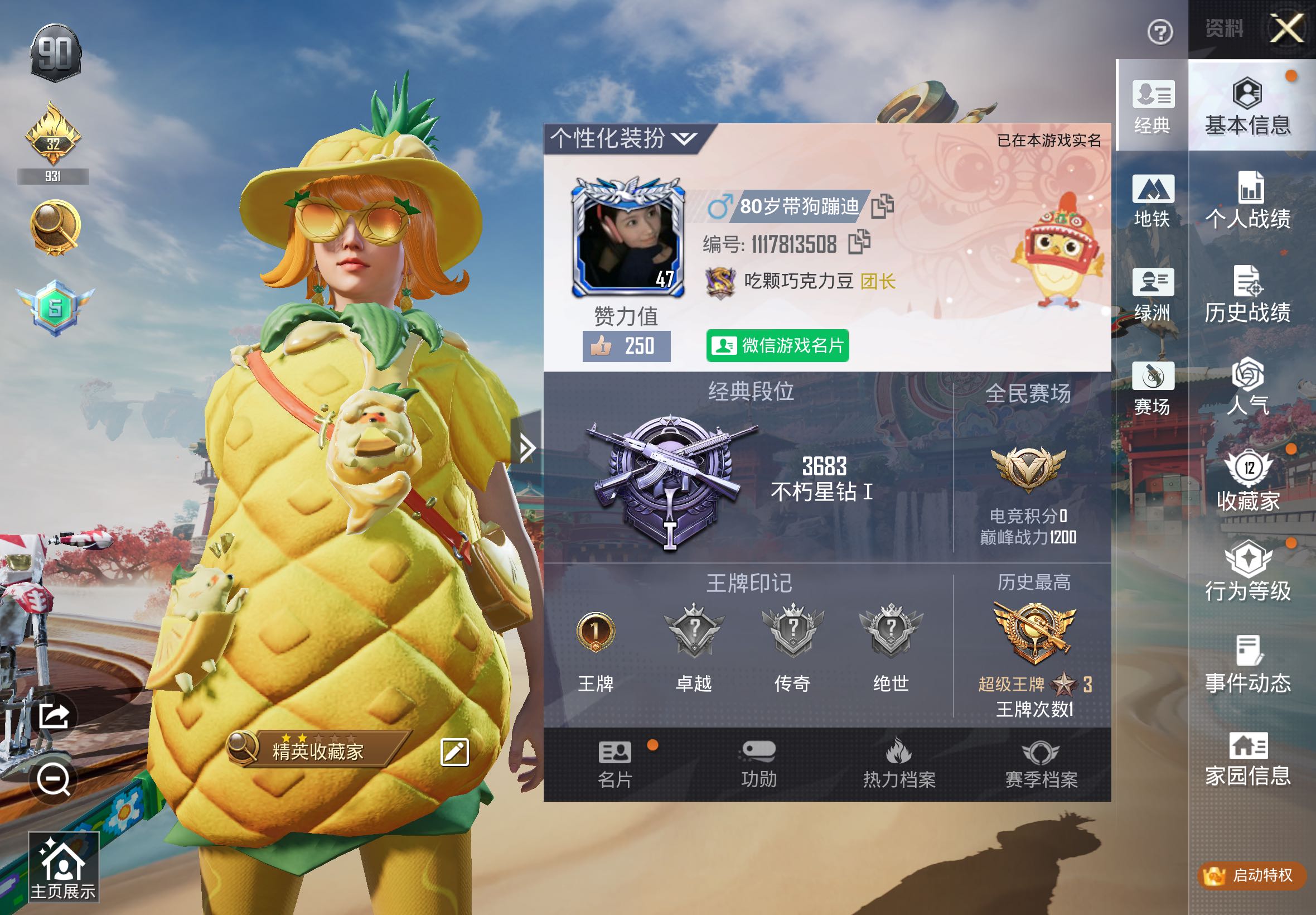Switch to 基本信息 section

click(x=1247, y=107)
